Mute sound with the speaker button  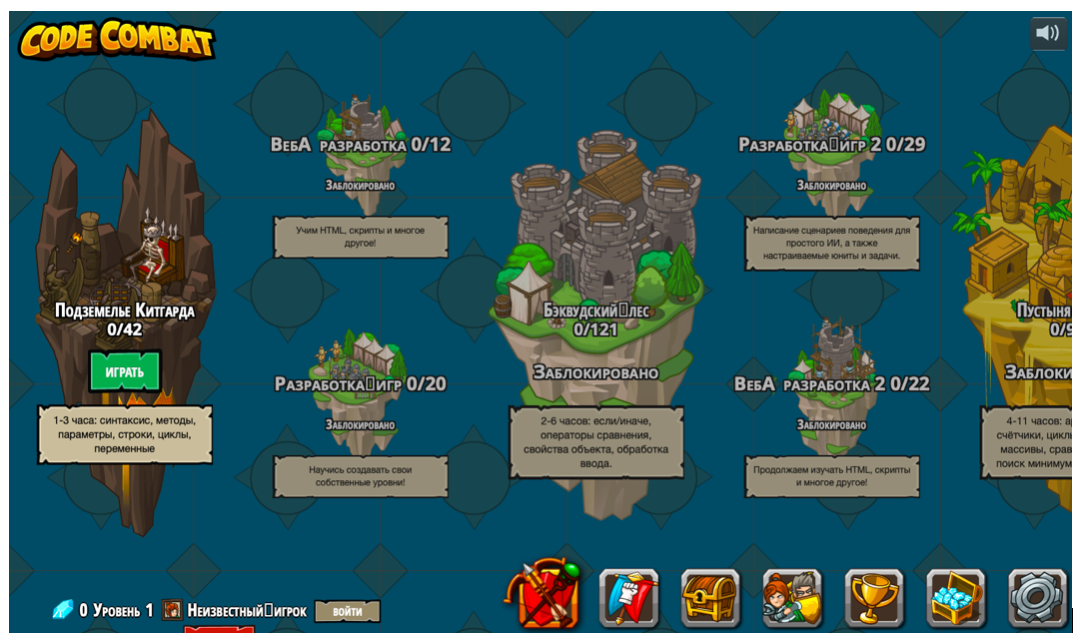(x=1048, y=33)
